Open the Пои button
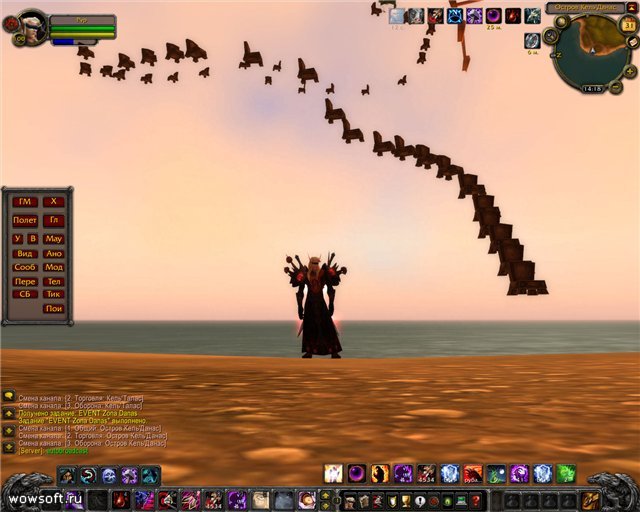Image resolution: width=640 pixels, height=512 pixels. pyautogui.click(x=54, y=309)
